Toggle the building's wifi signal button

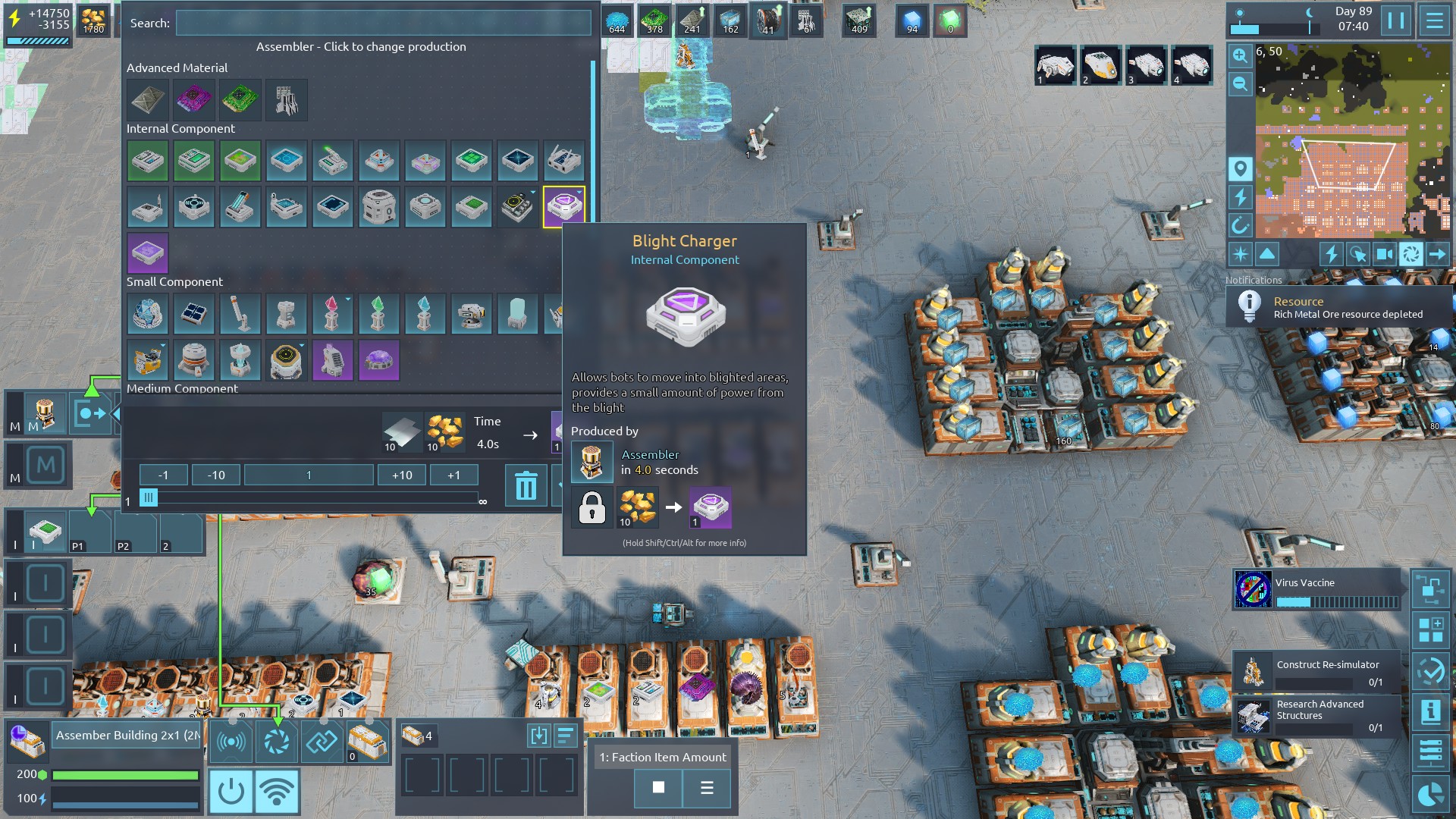tap(277, 791)
